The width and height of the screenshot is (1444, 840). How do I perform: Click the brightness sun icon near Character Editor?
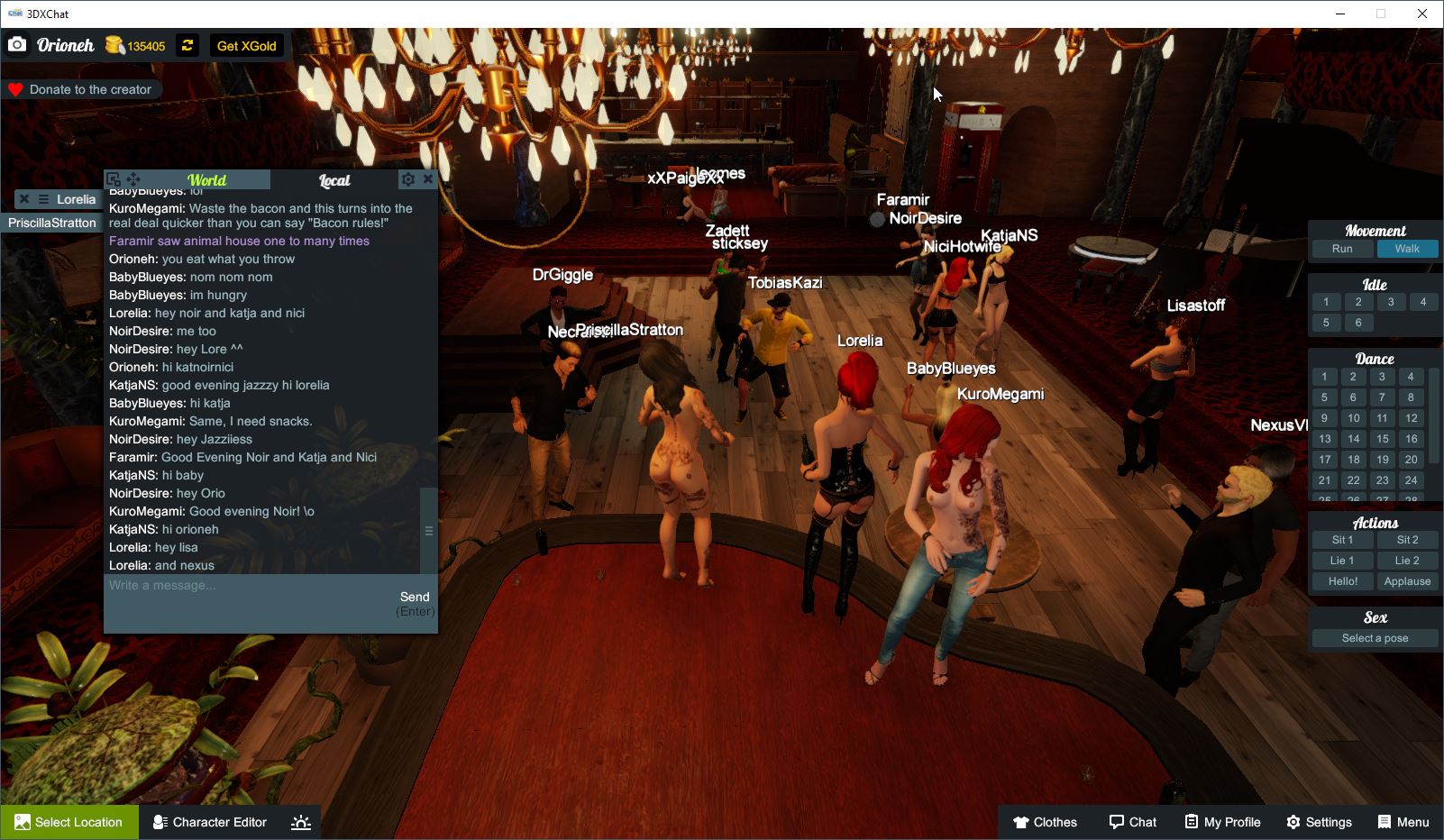click(300, 821)
